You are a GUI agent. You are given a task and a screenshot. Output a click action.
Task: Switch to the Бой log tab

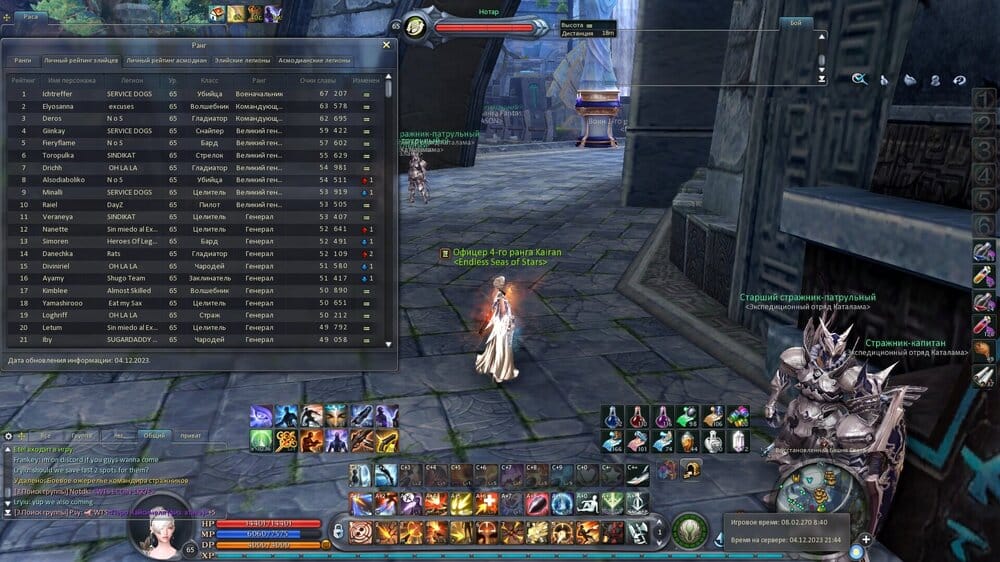(796, 22)
